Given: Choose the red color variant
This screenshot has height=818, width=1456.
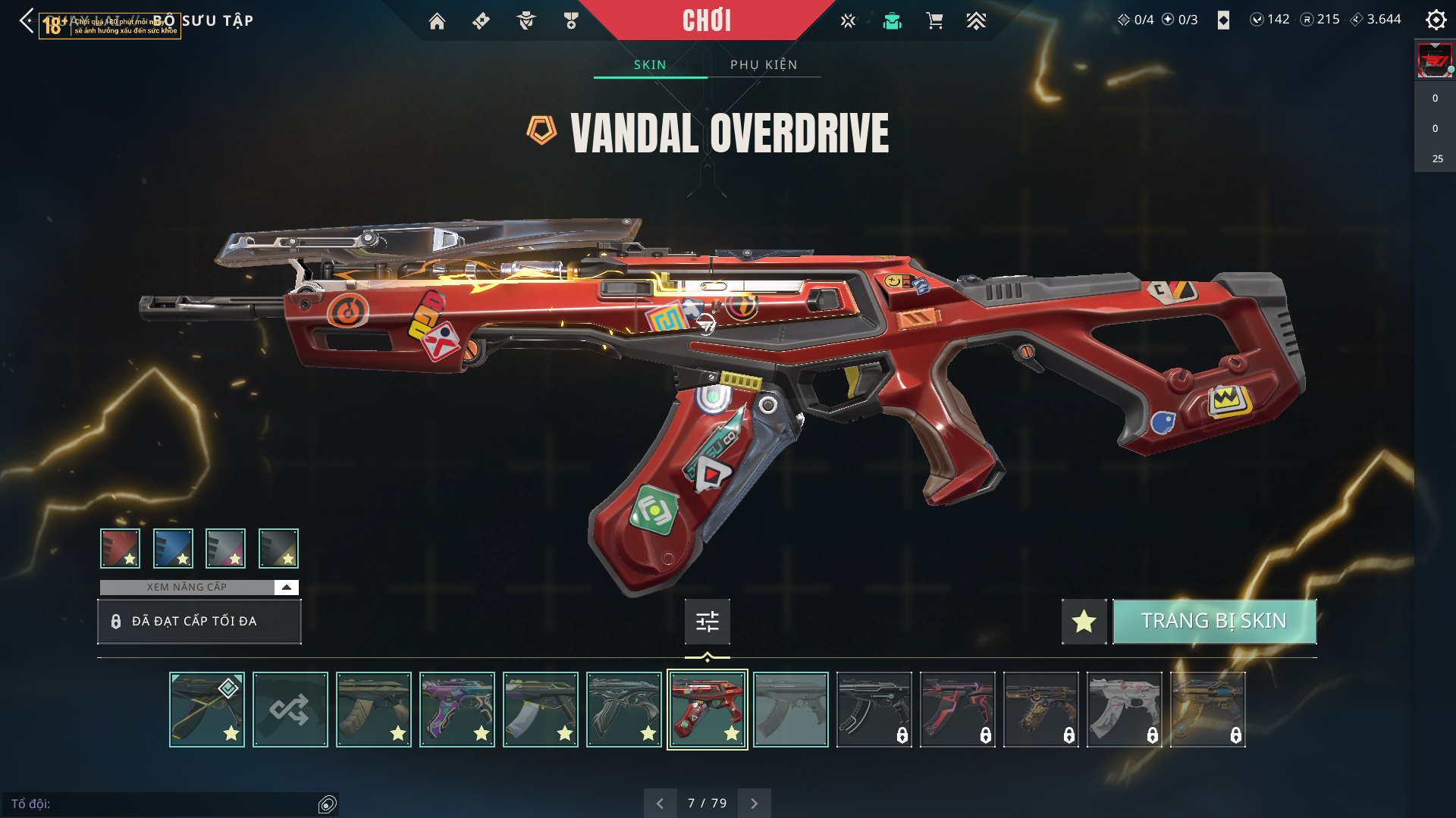Looking at the screenshot, I should [120, 548].
